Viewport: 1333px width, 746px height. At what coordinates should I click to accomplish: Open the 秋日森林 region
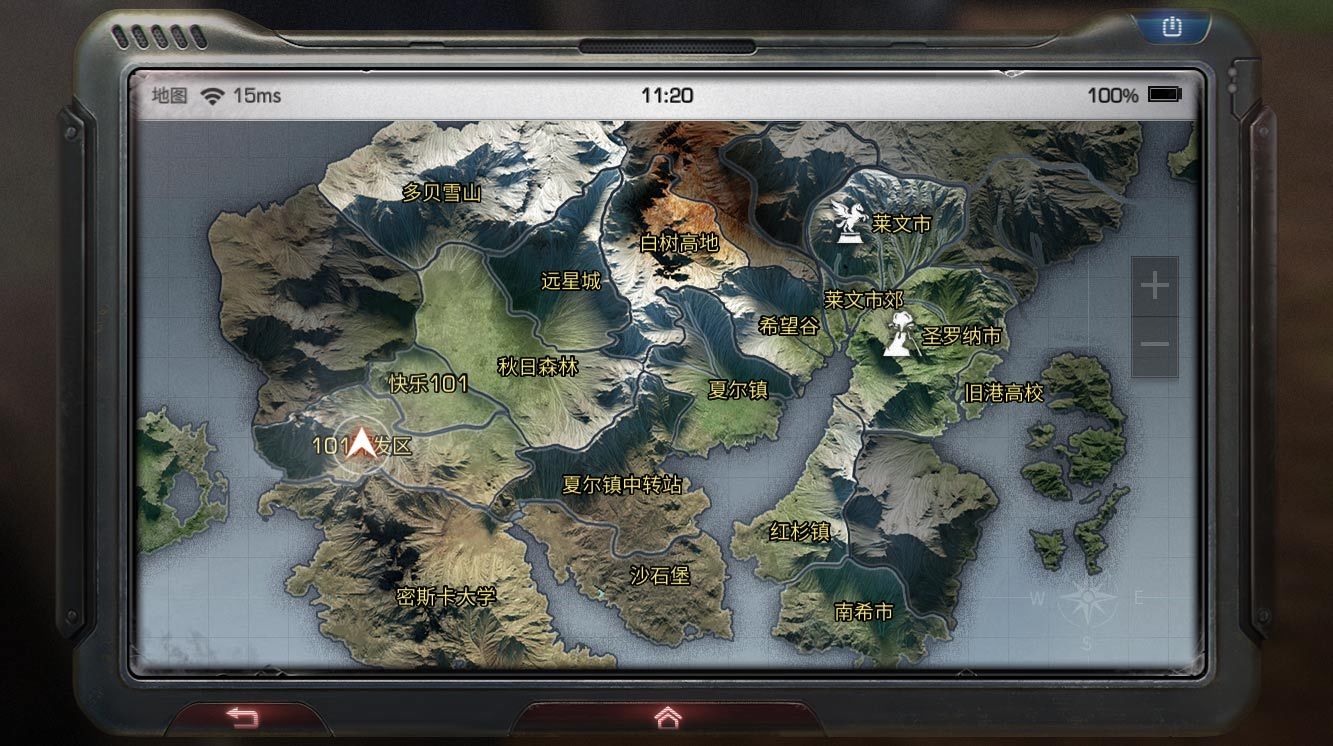538,367
